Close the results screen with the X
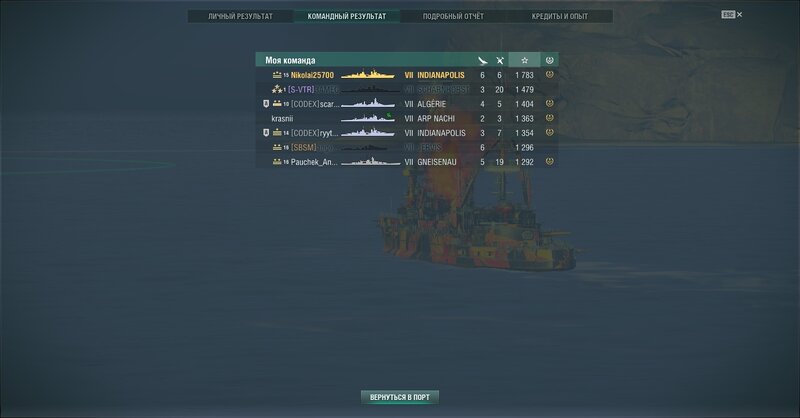The height and width of the screenshot is (418, 800). (740, 15)
